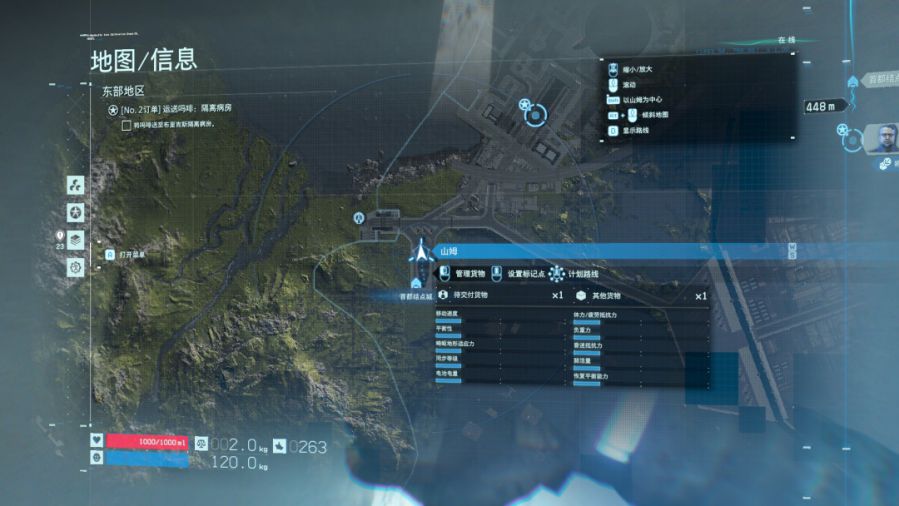Click the round facility marker left of the city
This screenshot has width=899, height=506.
point(358,218)
